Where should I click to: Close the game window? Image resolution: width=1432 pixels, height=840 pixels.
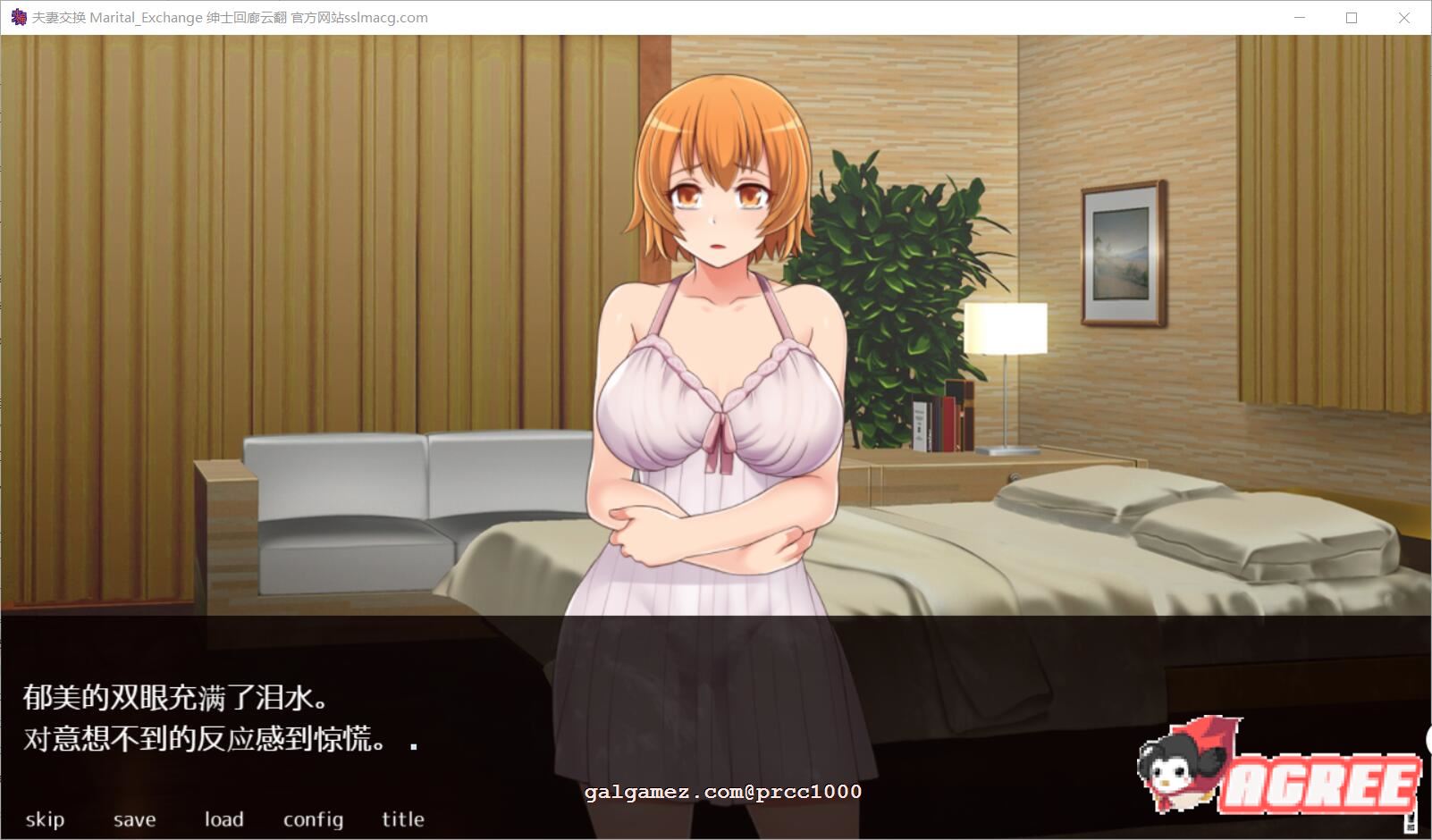point(1404,18)
